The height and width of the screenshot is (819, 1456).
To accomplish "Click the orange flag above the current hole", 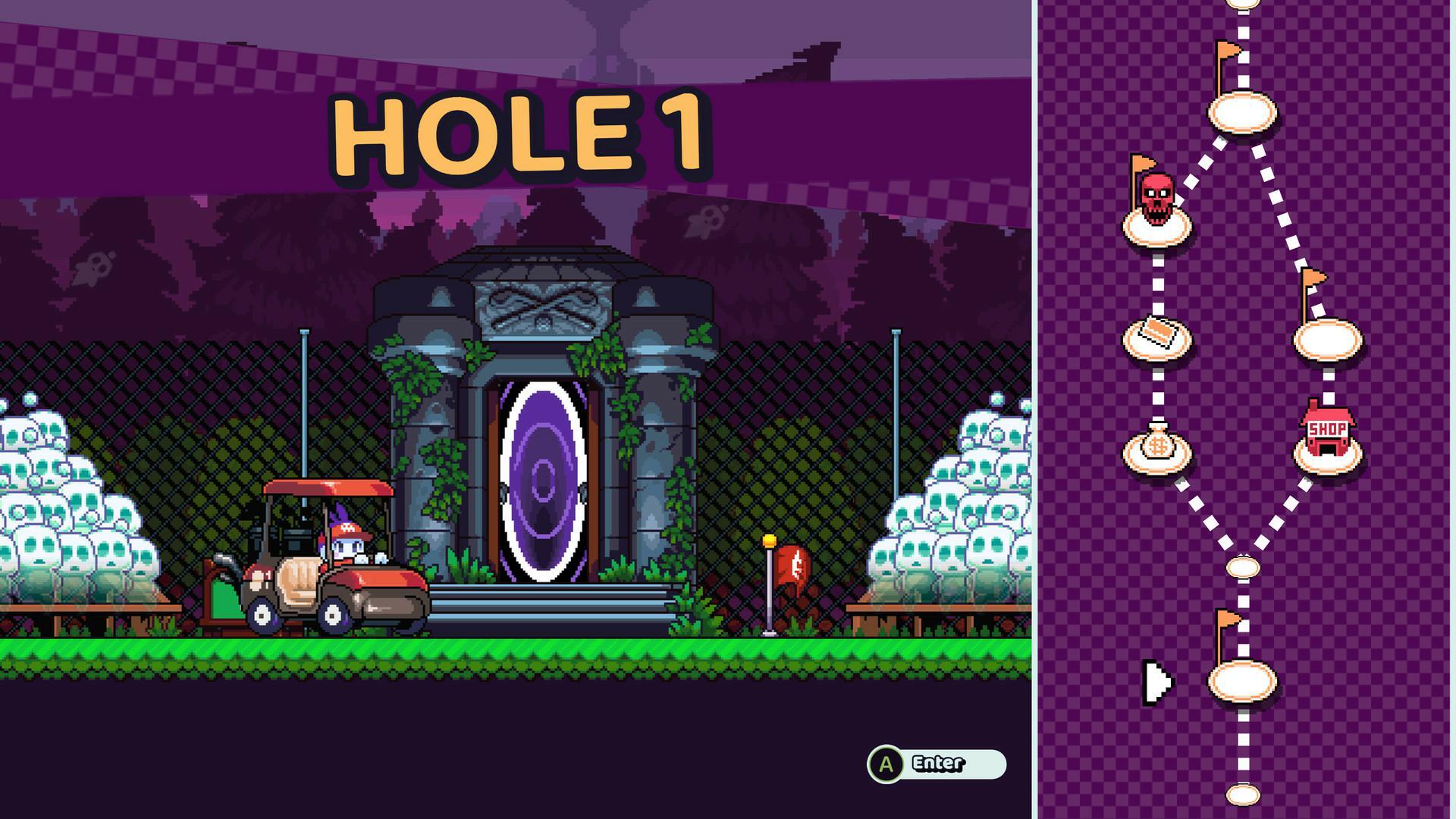I will pos(1225,619).
